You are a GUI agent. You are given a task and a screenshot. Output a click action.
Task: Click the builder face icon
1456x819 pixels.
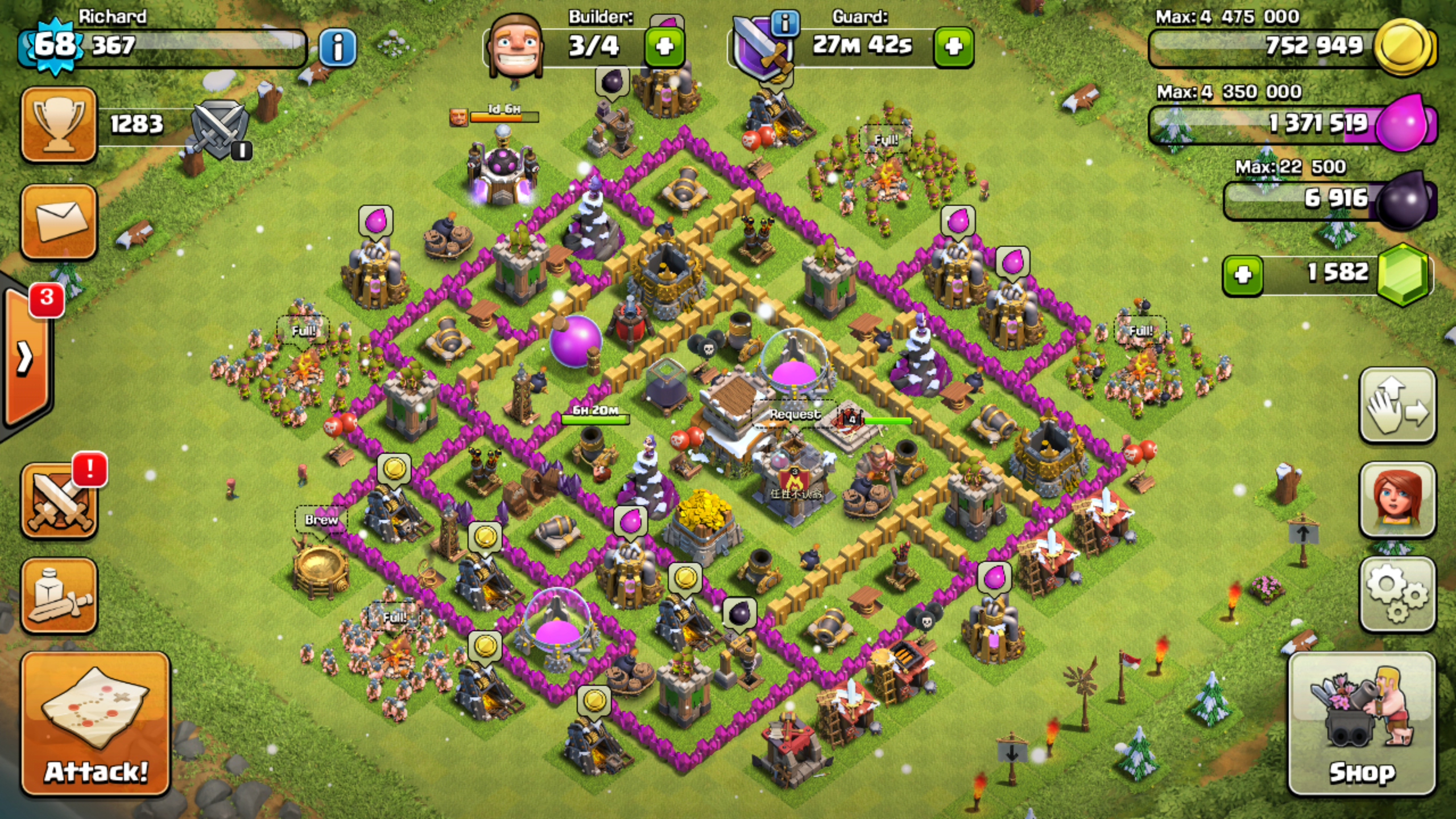(516, 46)
